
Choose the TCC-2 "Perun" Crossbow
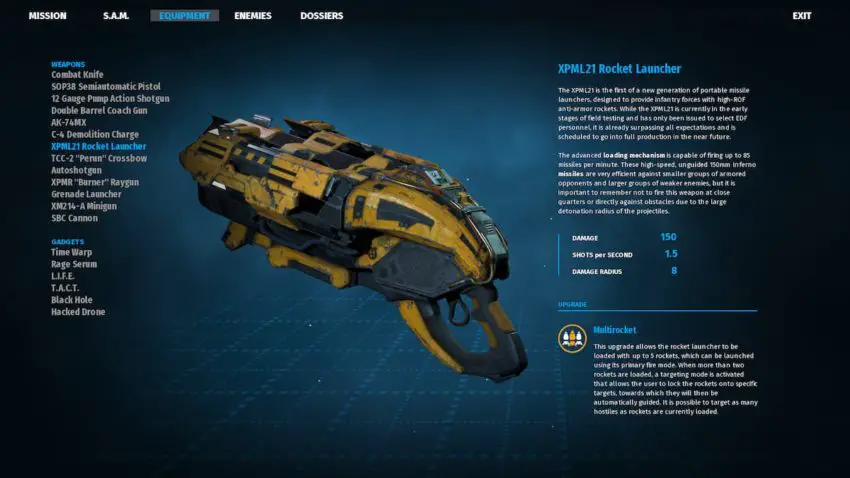[x=99, y=159]
